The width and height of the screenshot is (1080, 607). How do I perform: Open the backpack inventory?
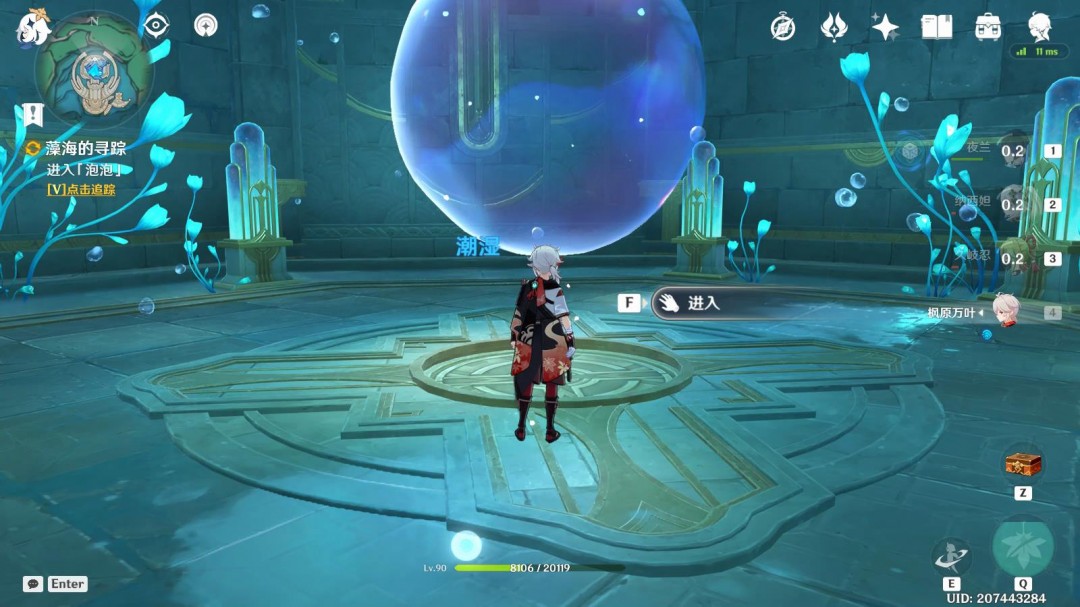(x=988, y=27)
